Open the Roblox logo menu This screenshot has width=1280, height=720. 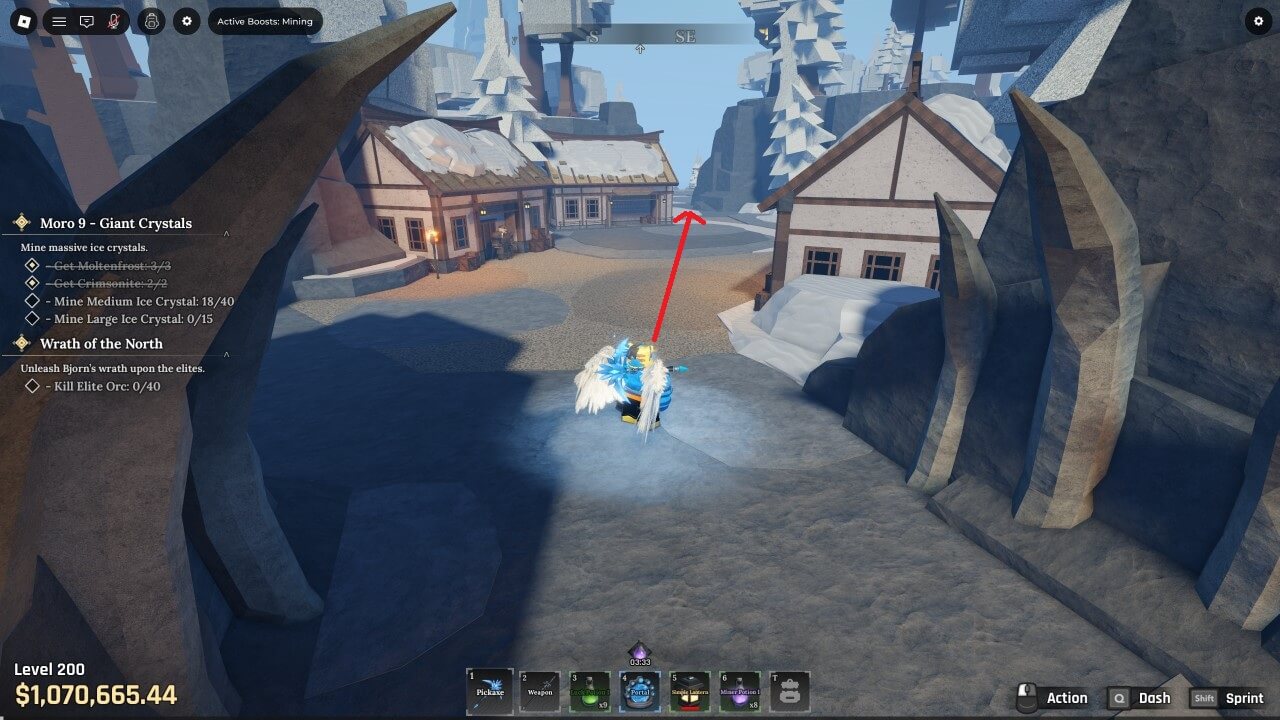[x=23, y=21]
